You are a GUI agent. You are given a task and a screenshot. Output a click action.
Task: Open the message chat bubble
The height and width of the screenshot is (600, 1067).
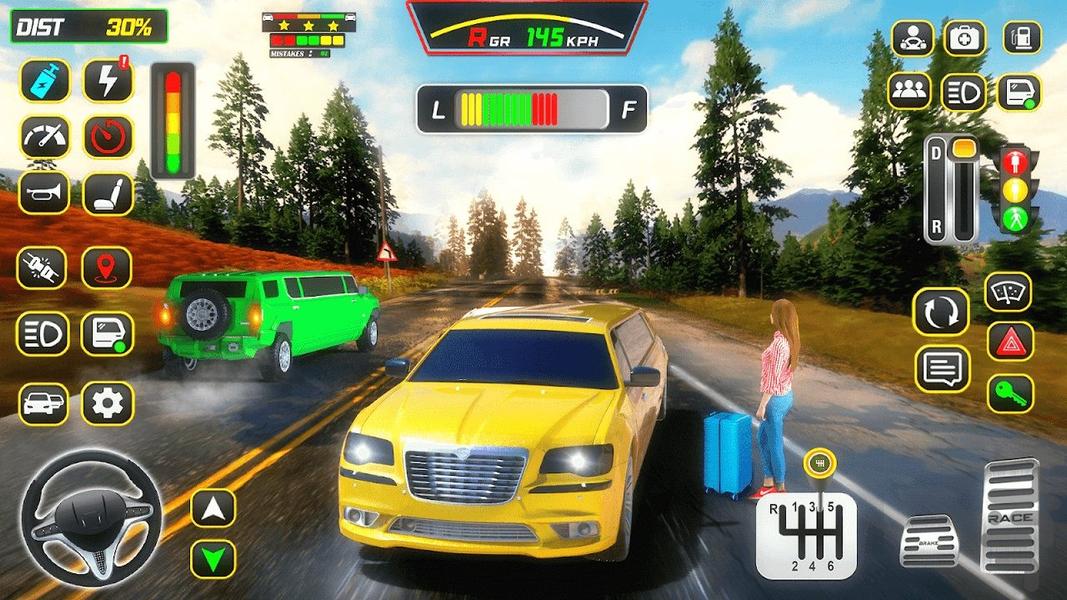[x=942, y=368]
